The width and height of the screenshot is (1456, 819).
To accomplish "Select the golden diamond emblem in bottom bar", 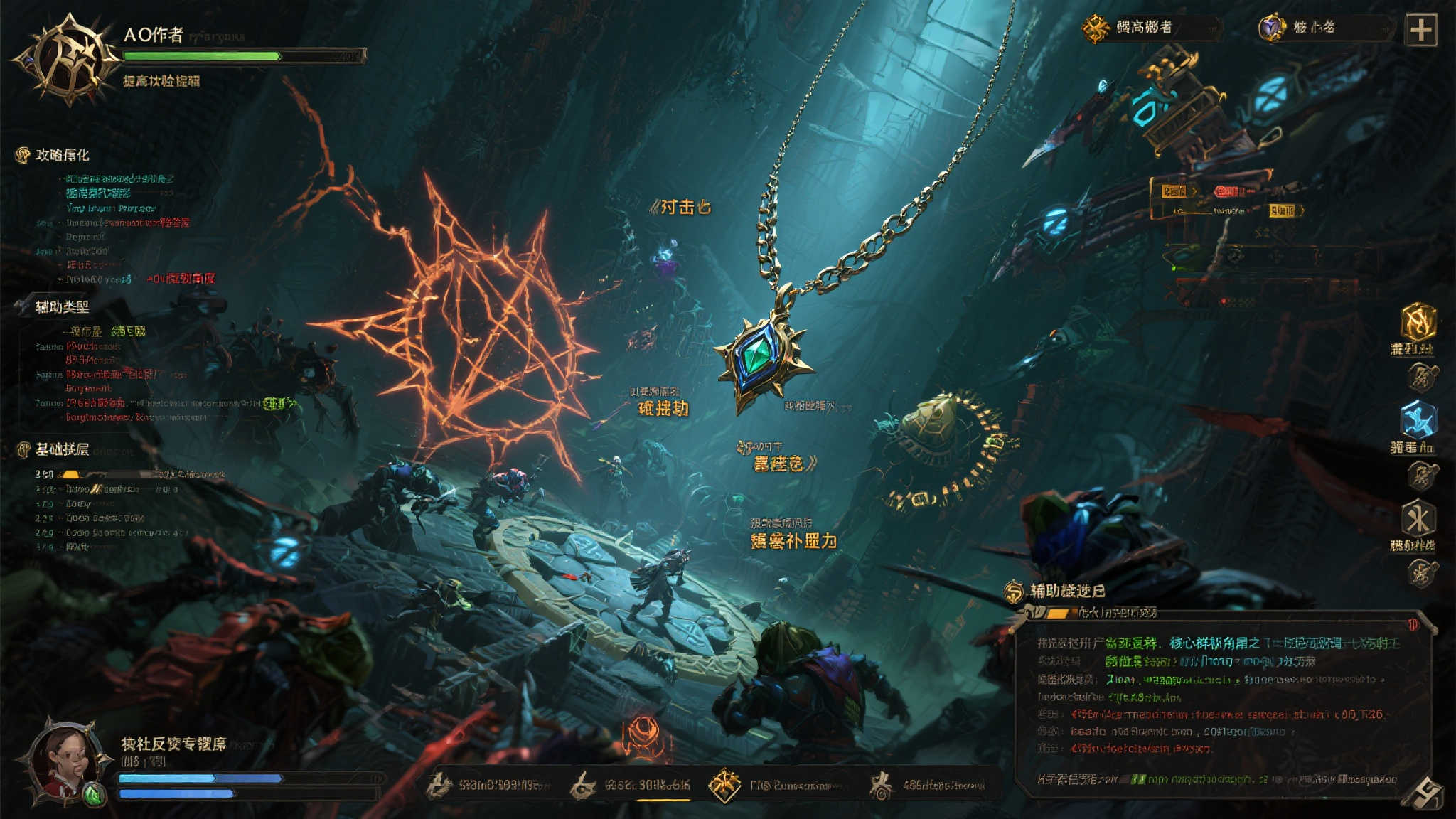I will 724,785.
